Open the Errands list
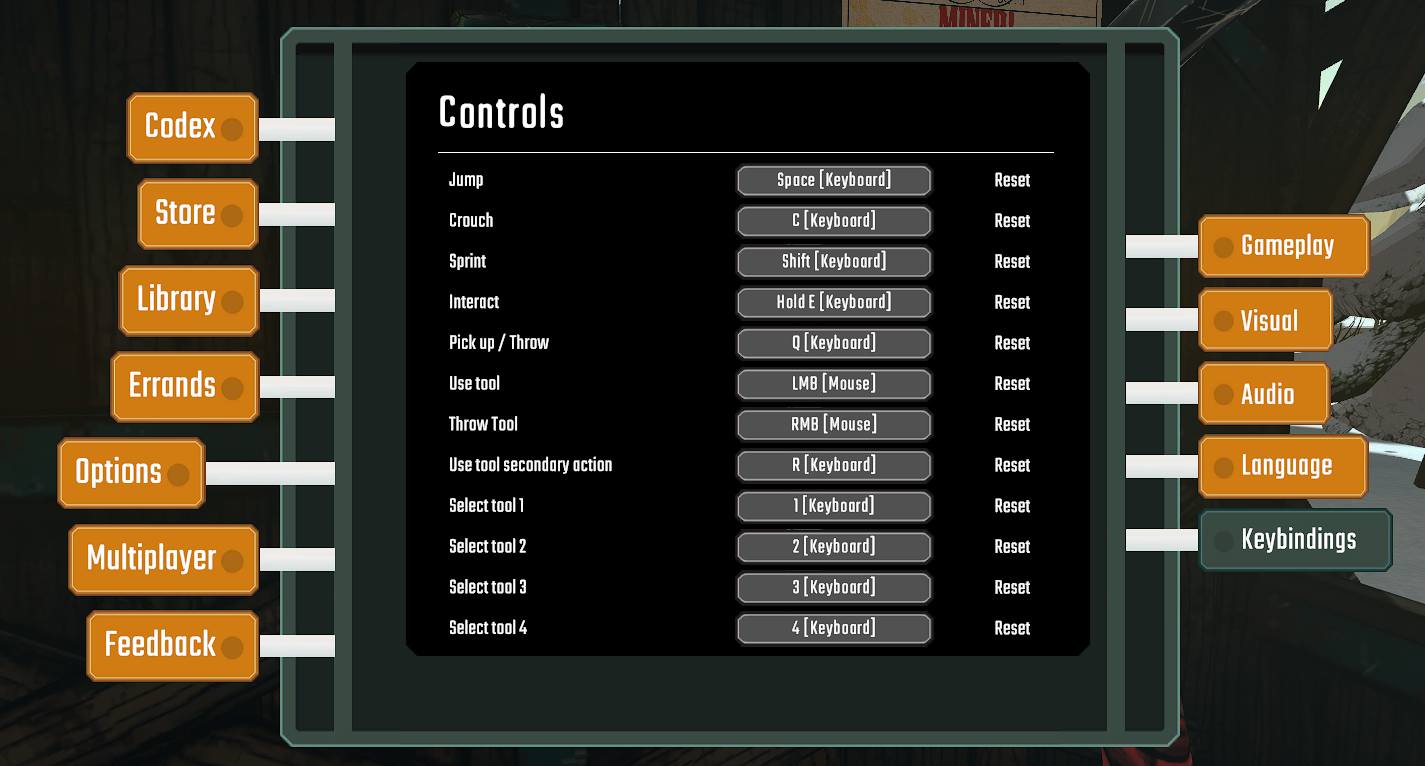Image resolution: width=1425 pixels, height=766 pixels. [x=184, y=387]
